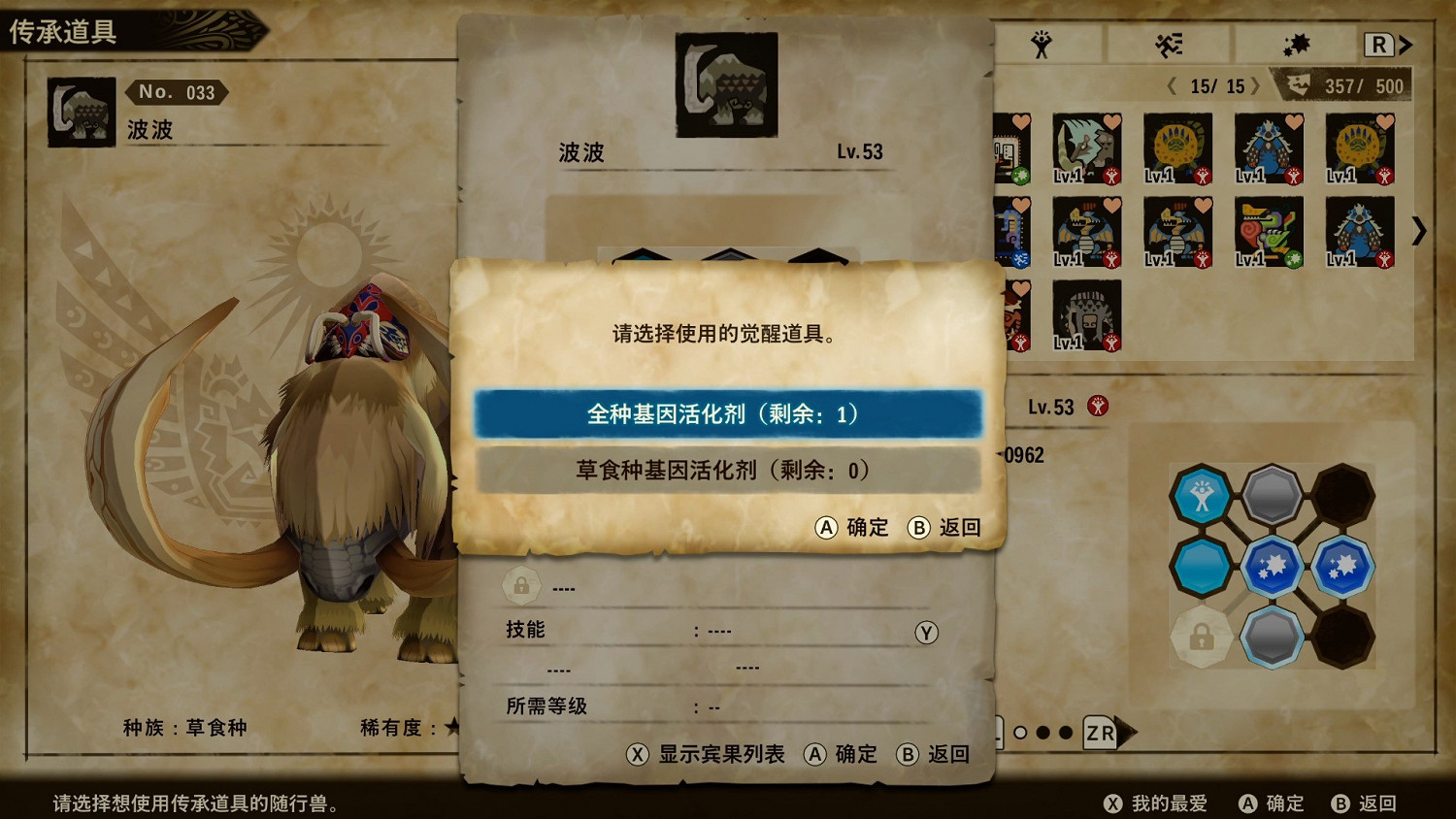The image size is (1456, 819).
Task: Click the lock icon on the locked gene slot
Action: click(x=1202, y=638)
